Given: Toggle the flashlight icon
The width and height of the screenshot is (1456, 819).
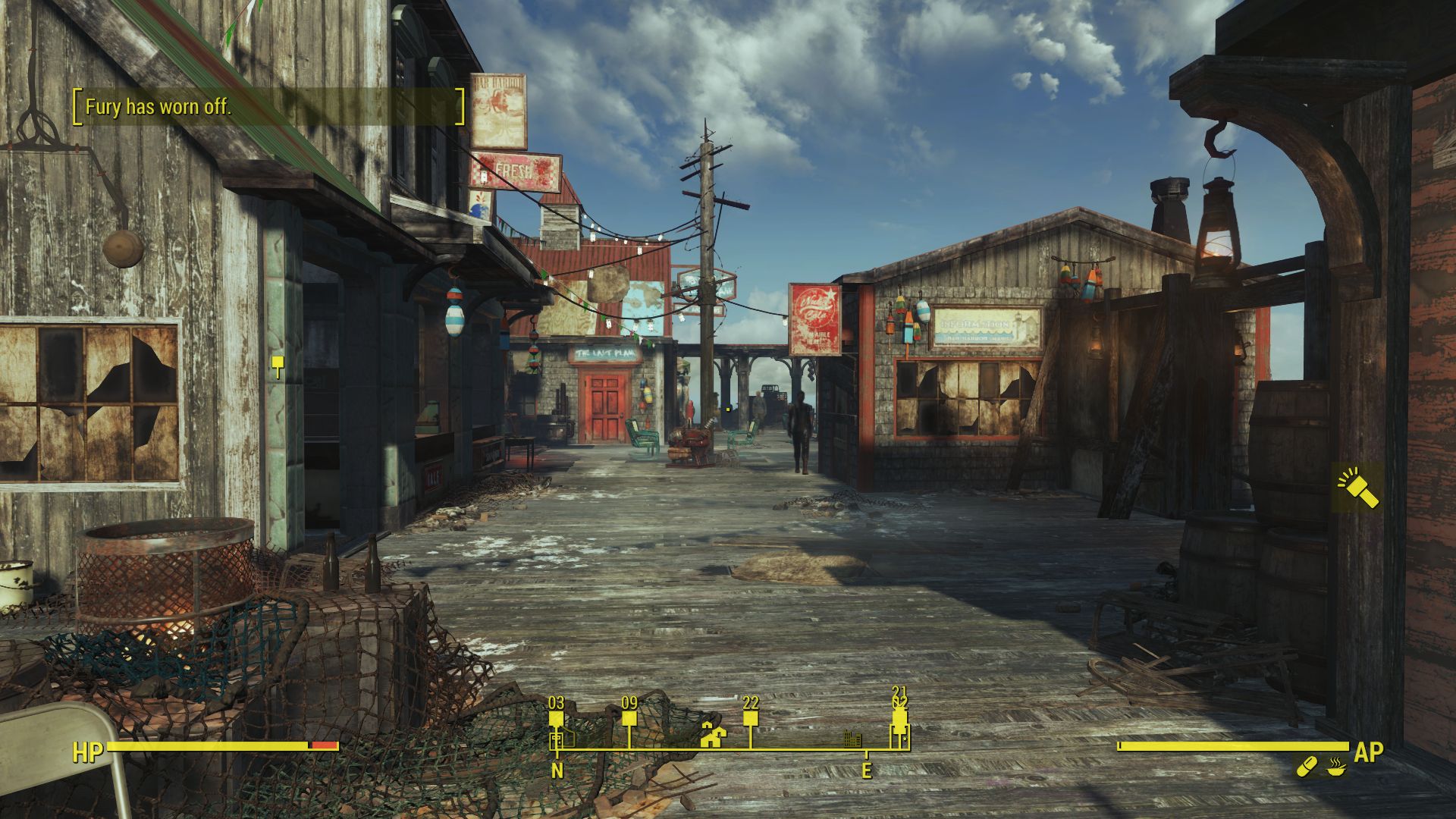Looking at the screenshot, I should [x=1357, y=488].
